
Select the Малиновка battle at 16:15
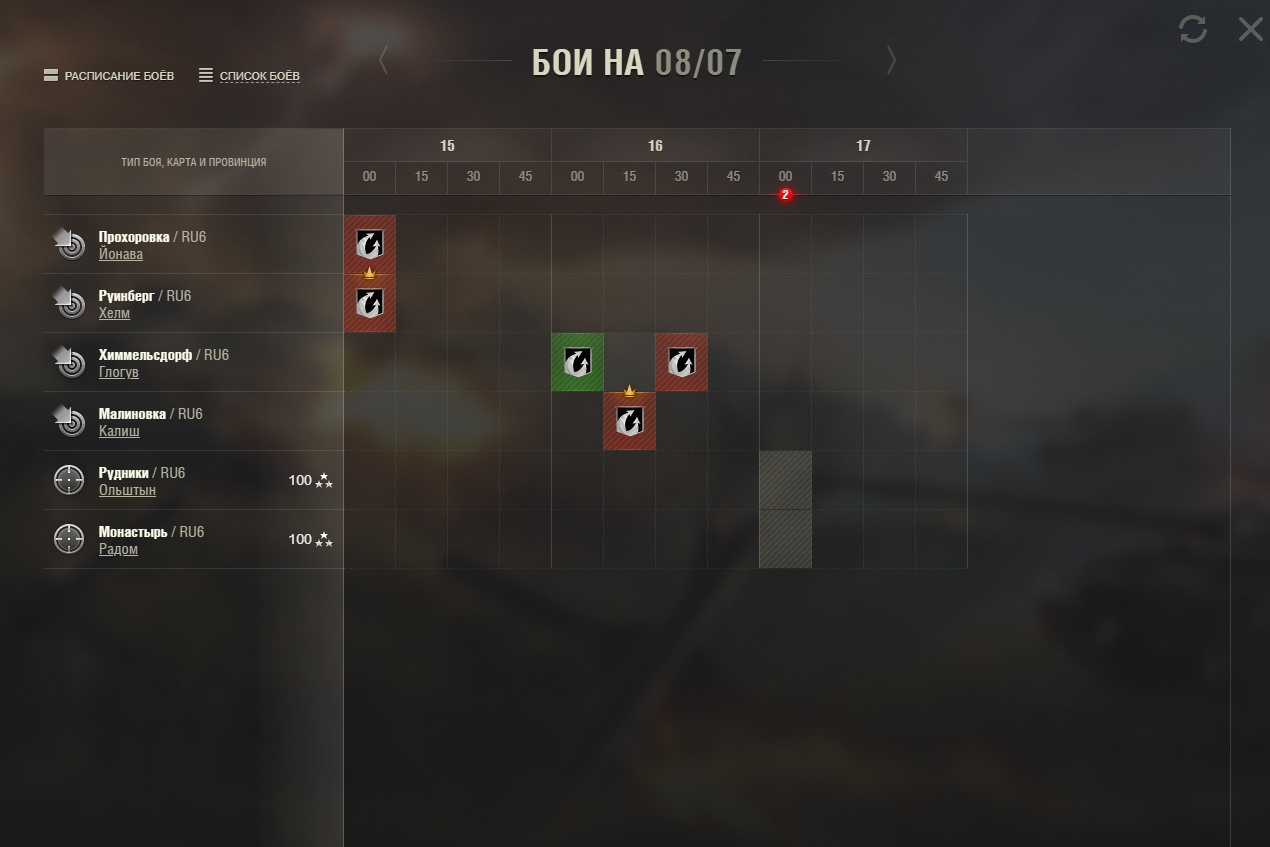click(629, 421)
